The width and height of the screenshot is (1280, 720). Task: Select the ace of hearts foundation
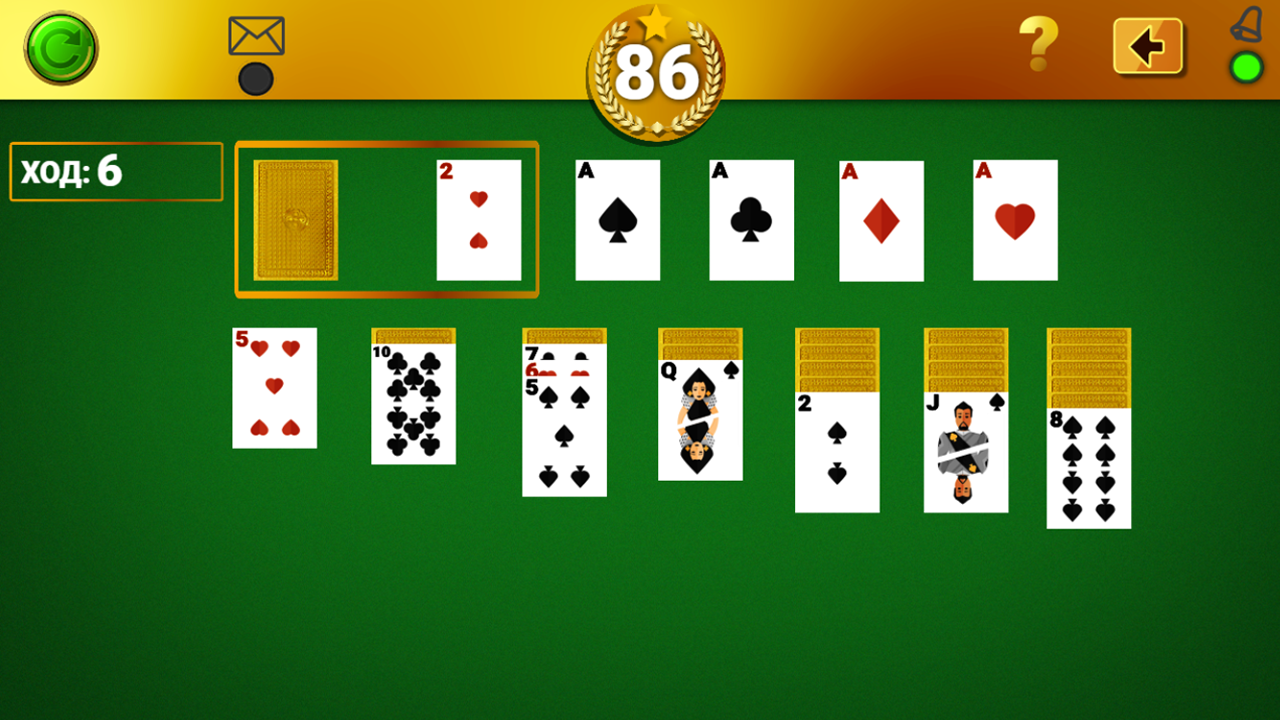(1015, 220)
